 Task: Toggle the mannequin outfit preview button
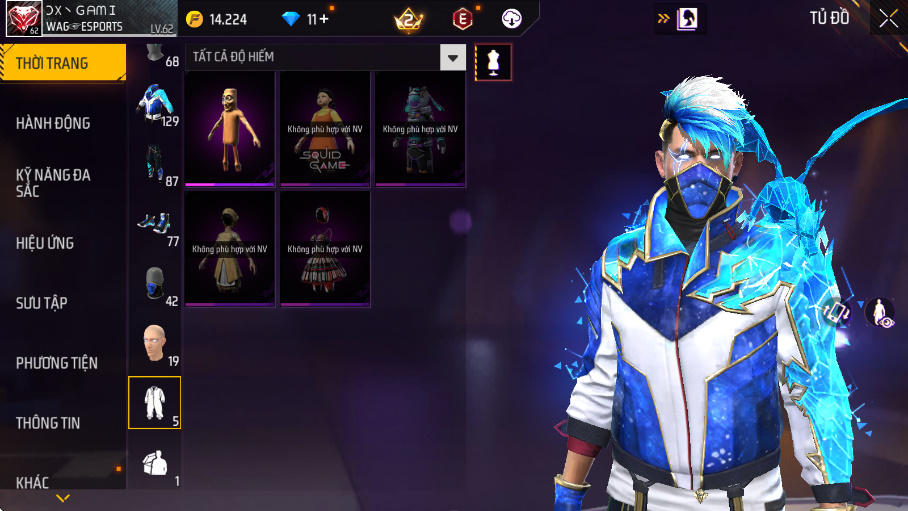(x=493, y=62)
